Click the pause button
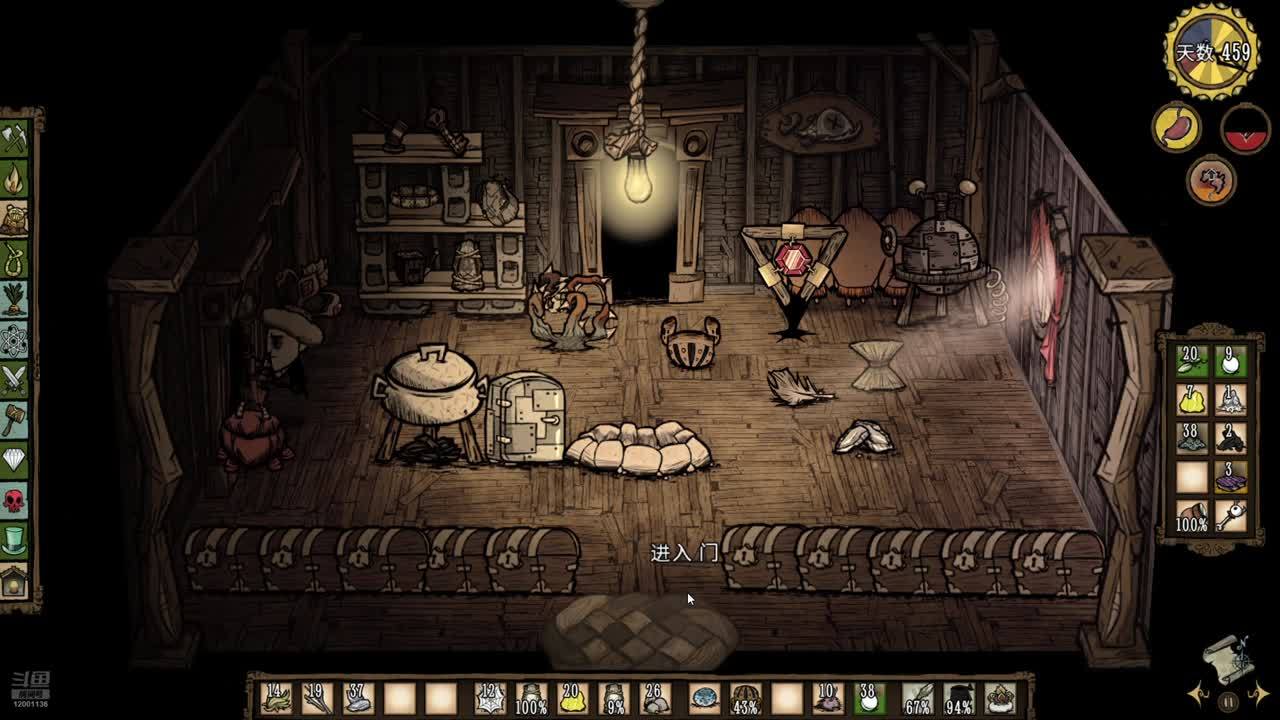This screenshot has height=720, width=1280. (1229, 702)
